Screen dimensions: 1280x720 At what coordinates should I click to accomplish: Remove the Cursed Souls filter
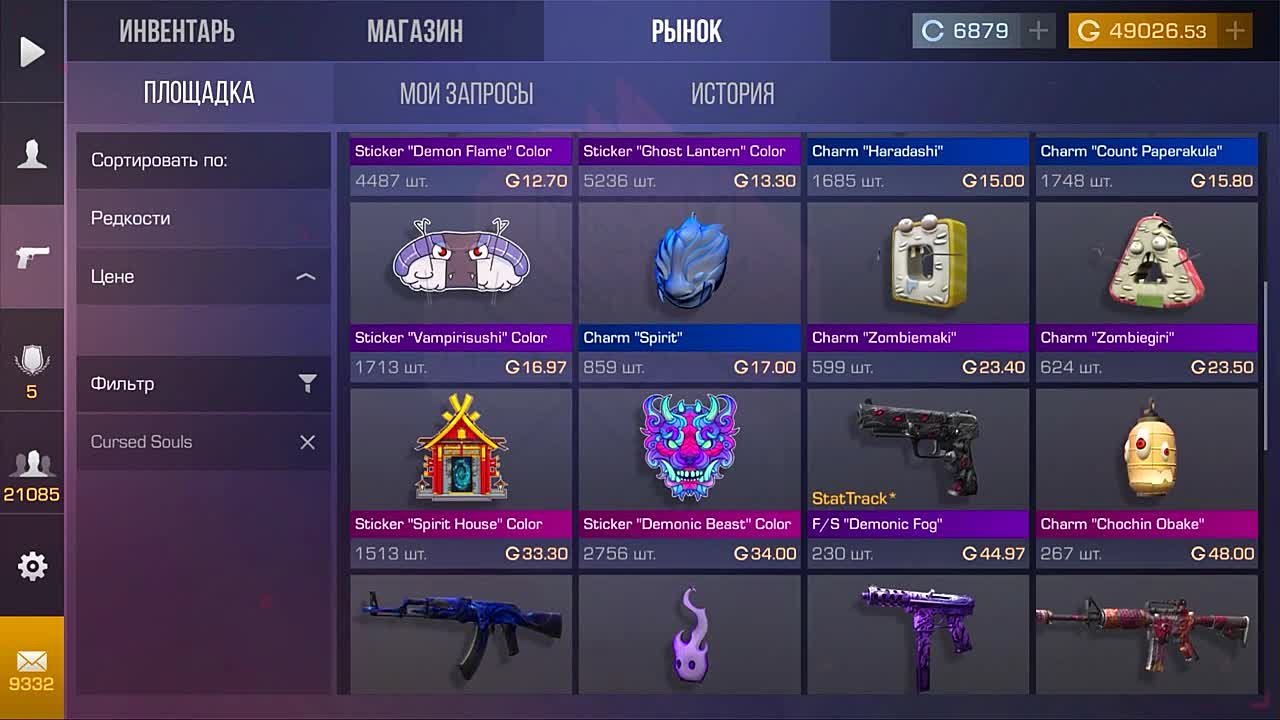point(307,442)
